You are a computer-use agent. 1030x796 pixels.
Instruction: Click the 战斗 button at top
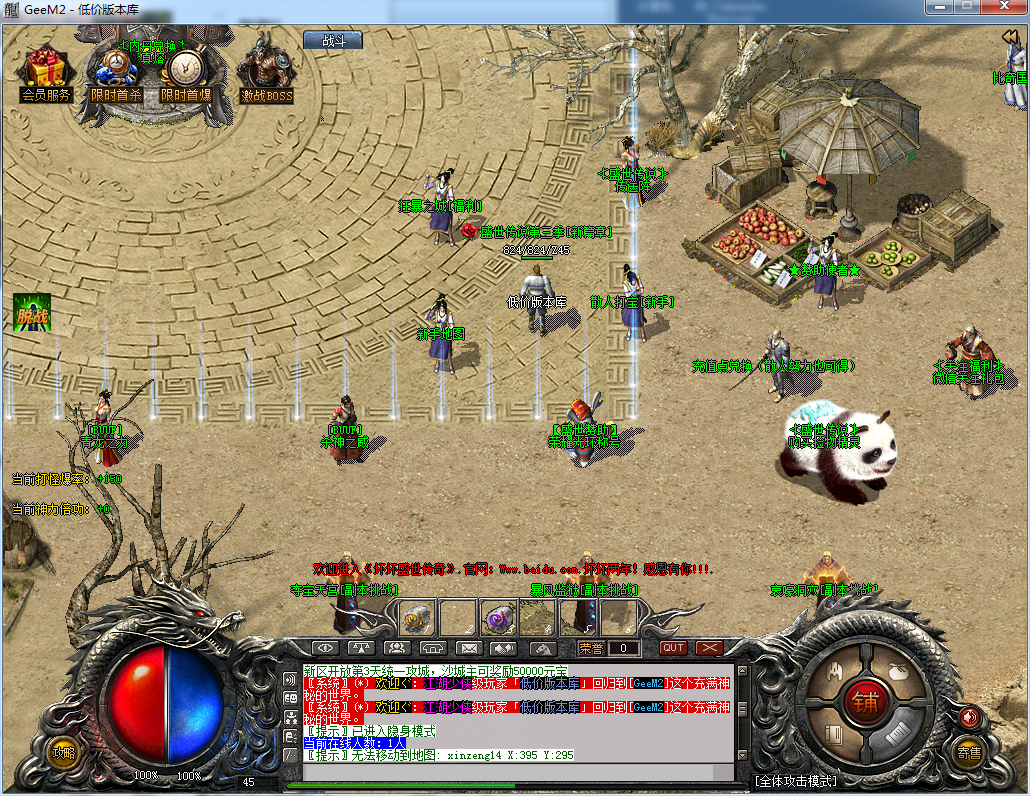tap(332, 41)
